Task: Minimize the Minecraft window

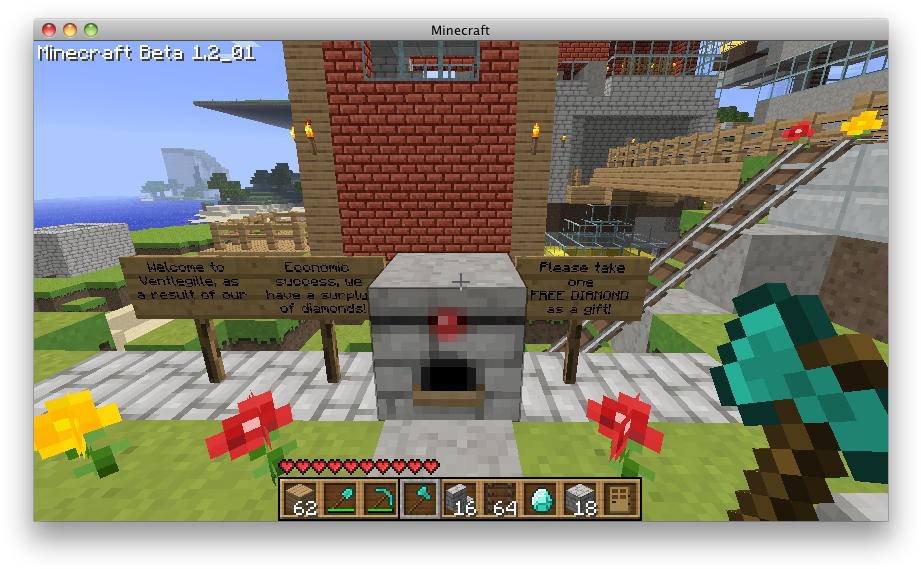Action: pos(70,30)
